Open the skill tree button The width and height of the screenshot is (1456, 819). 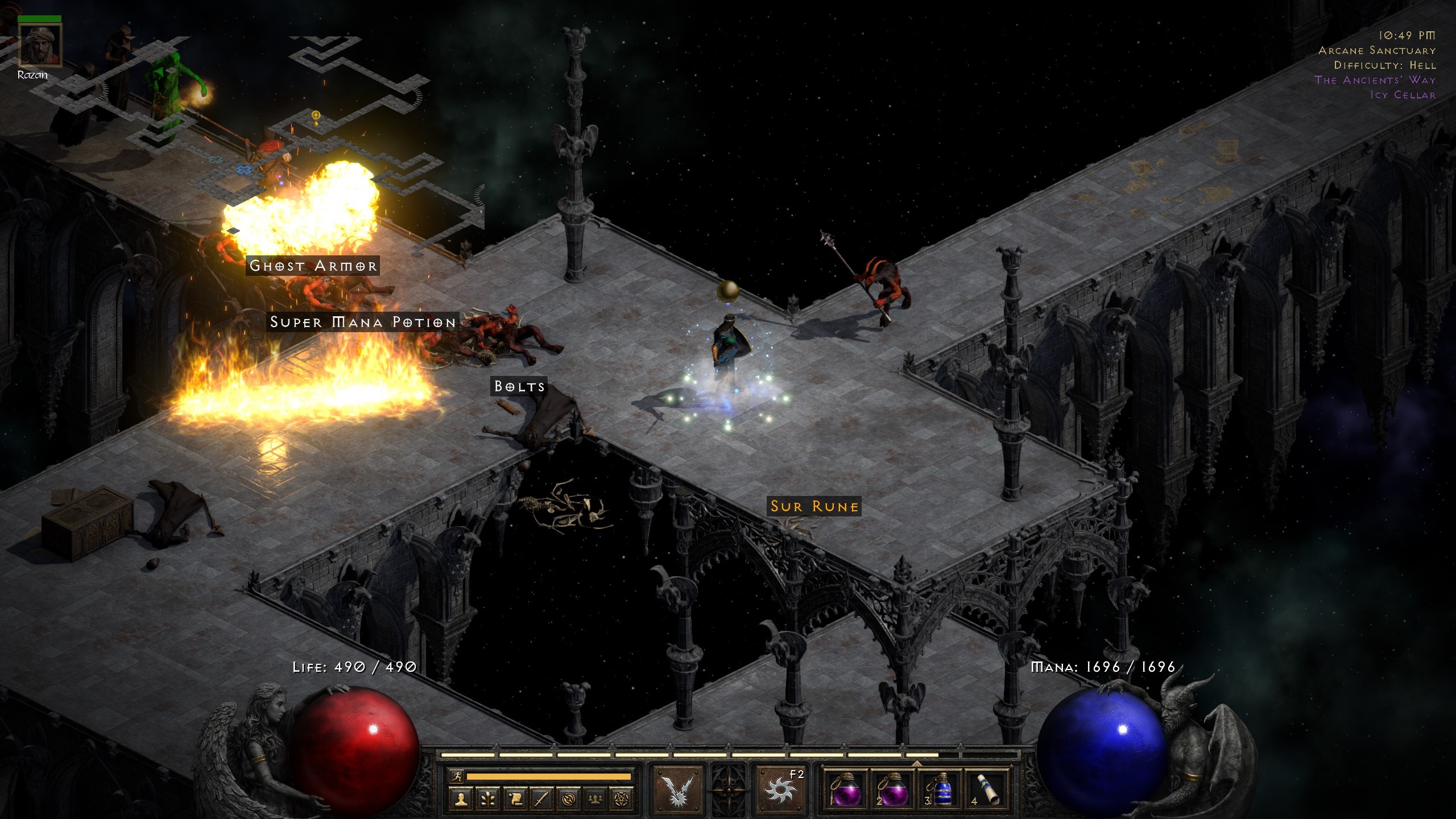tap(488, 799)
